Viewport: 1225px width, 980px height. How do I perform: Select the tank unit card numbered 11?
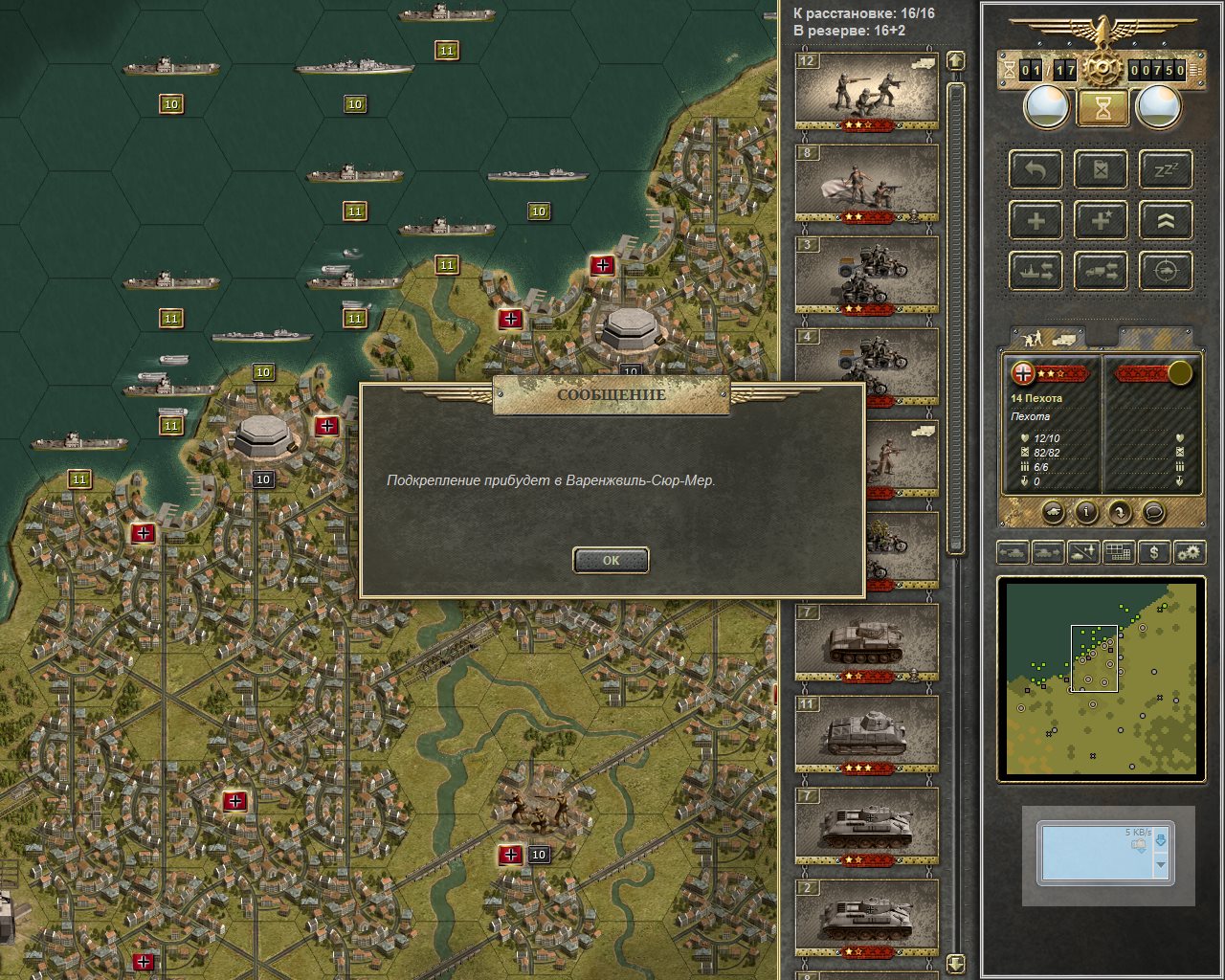point(866,734)
